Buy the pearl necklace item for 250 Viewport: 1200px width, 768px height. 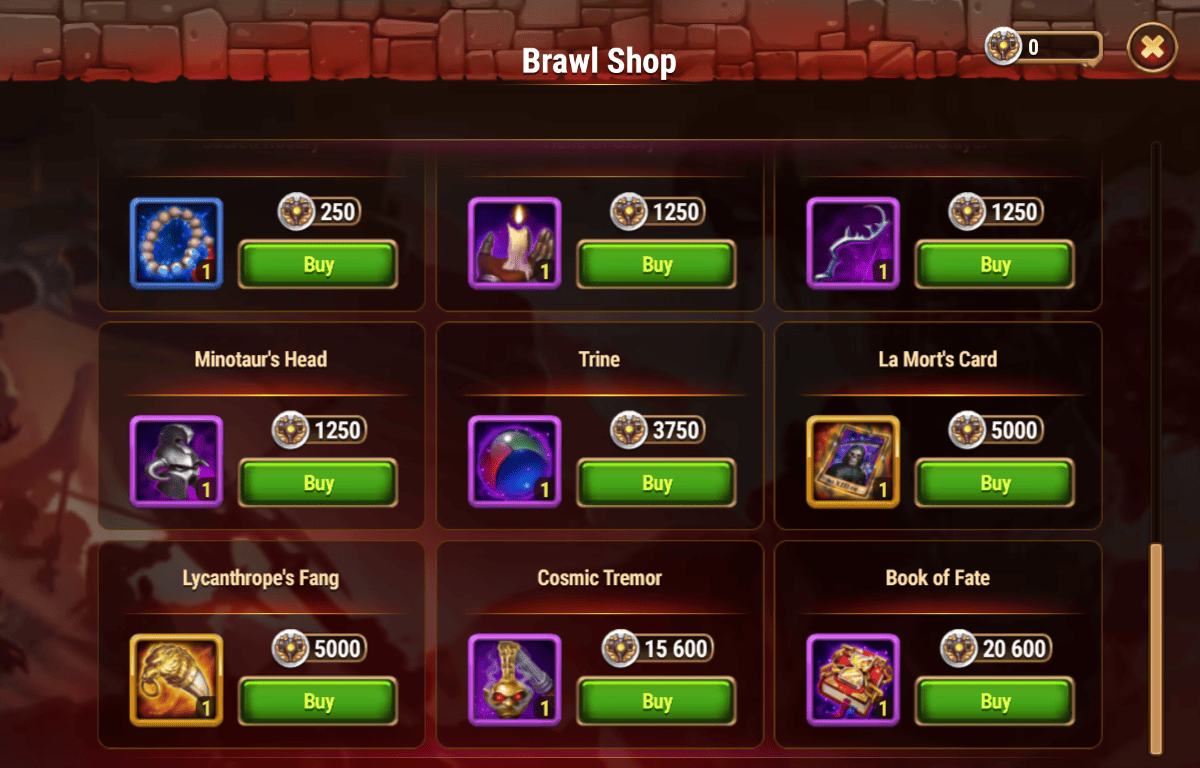318,265
